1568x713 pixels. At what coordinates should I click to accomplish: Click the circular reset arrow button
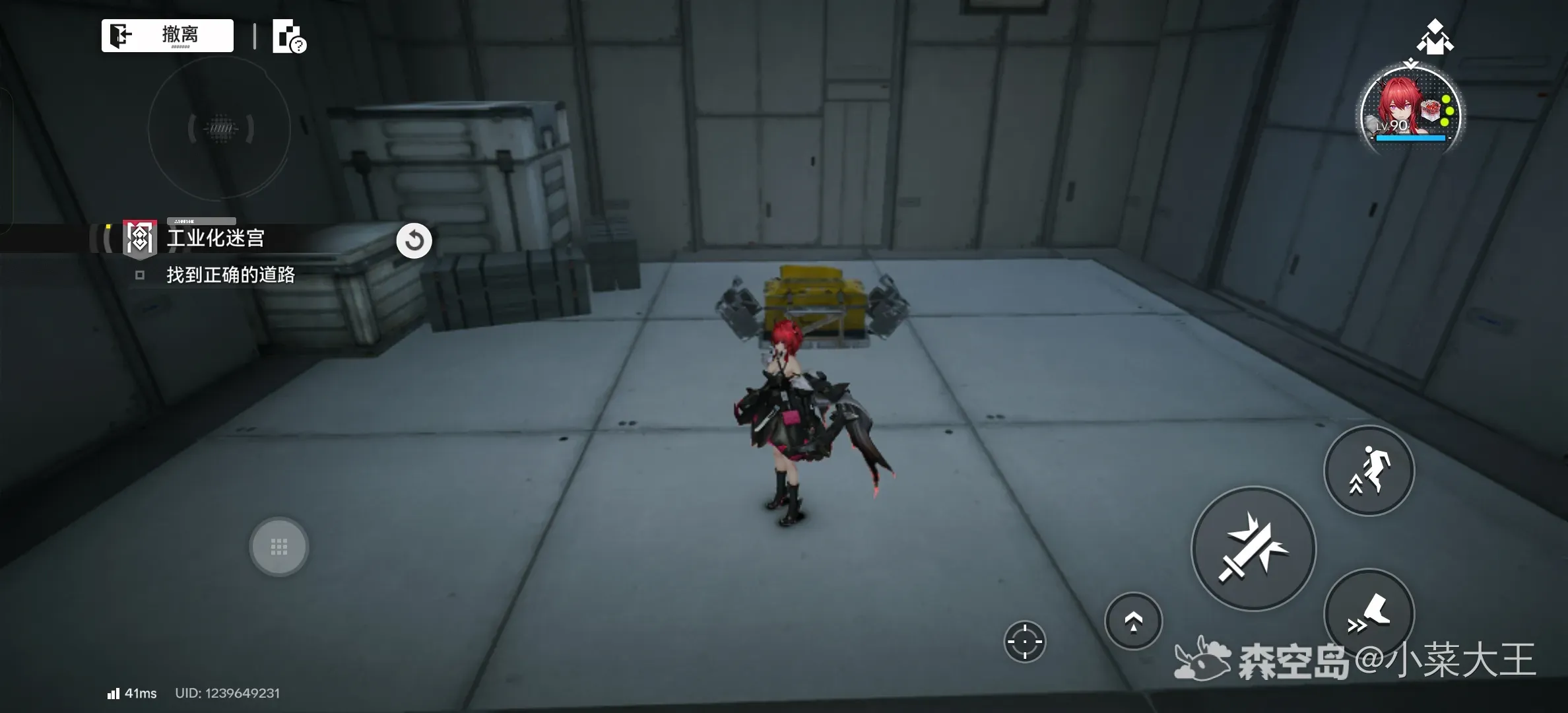coord(414,241)
